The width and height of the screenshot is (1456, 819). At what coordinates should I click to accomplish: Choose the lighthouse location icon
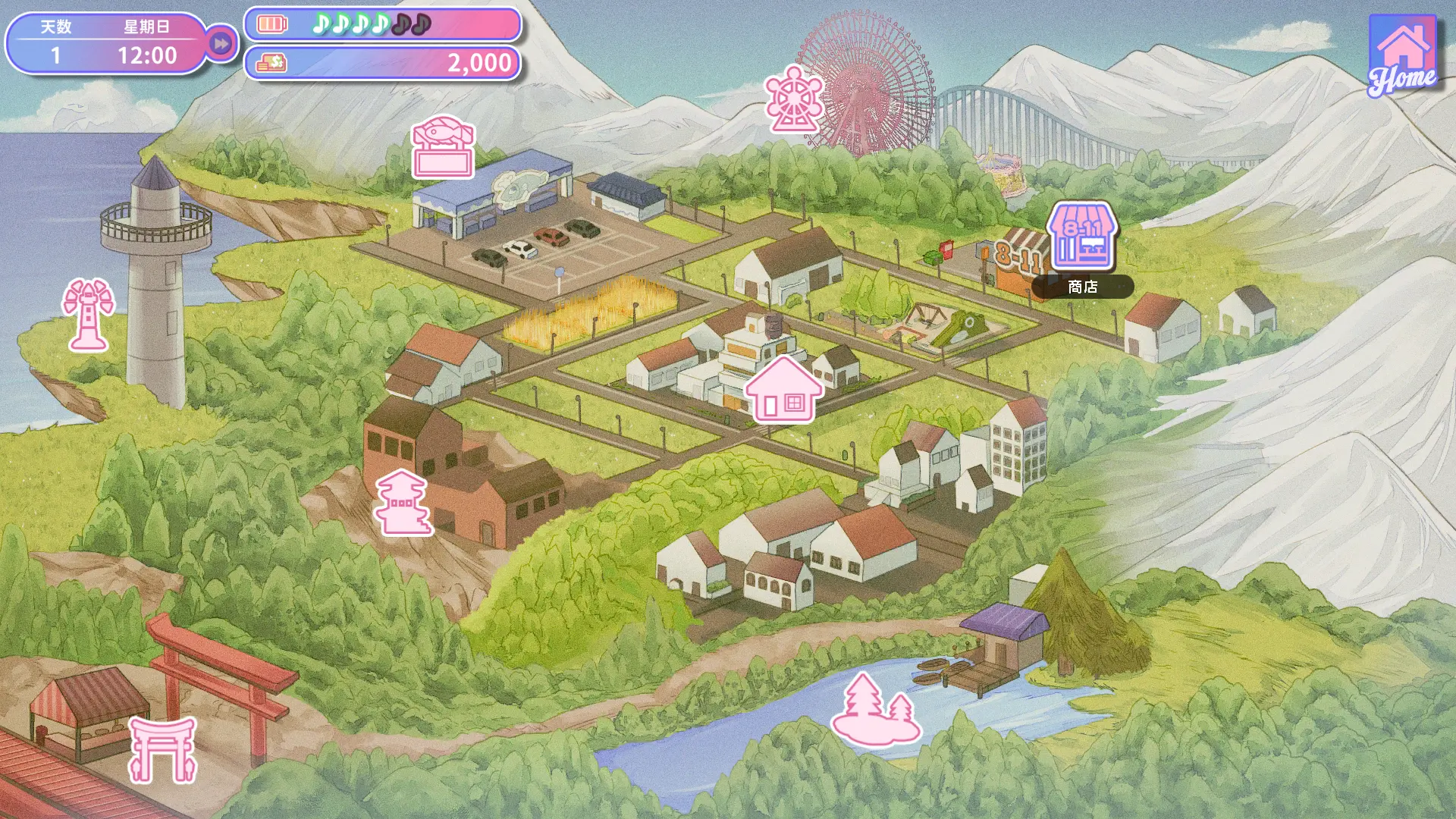[x=89, y=315]
